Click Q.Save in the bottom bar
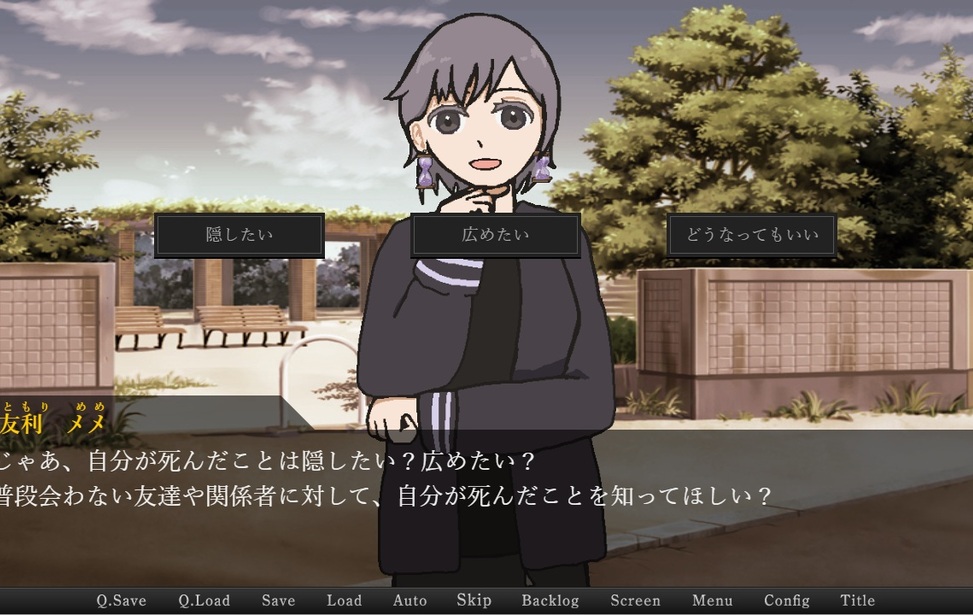The image size is (973, 615). click(x=121, y=601)
